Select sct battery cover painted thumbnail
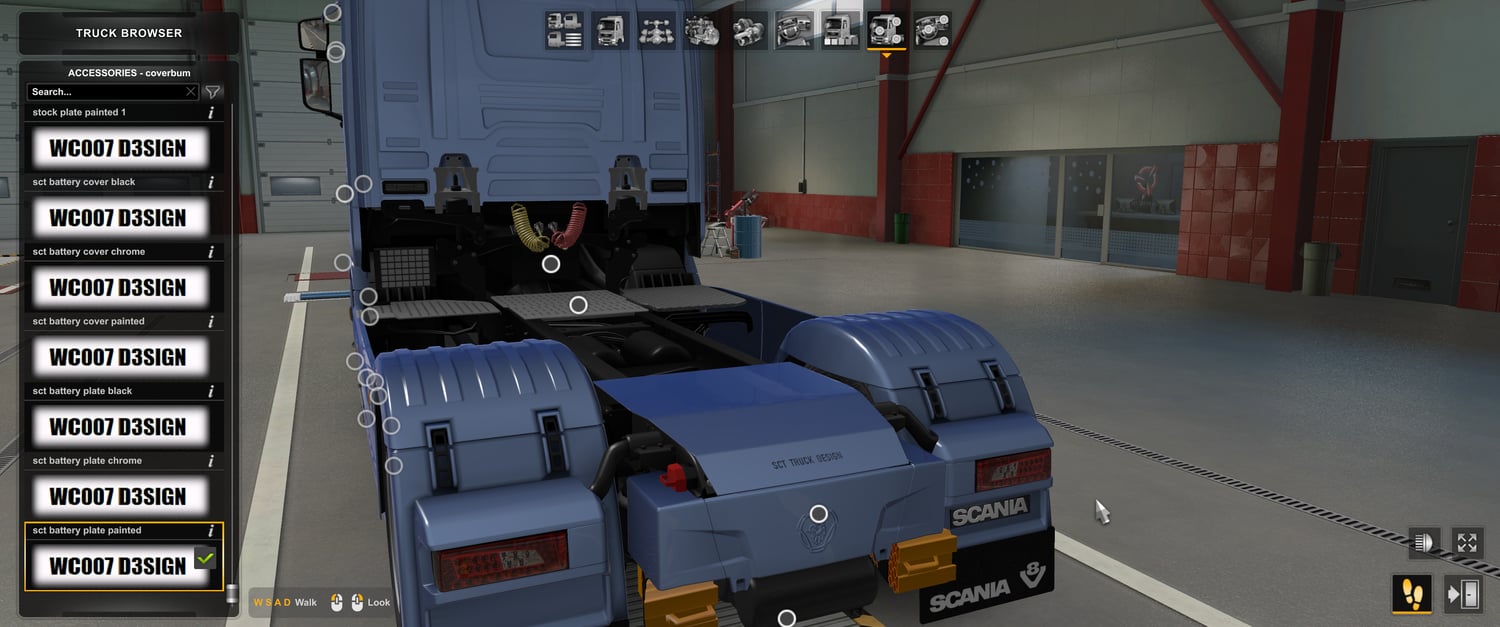The image size is (1500, 627). pyautogui.click(x=118, y=357)
